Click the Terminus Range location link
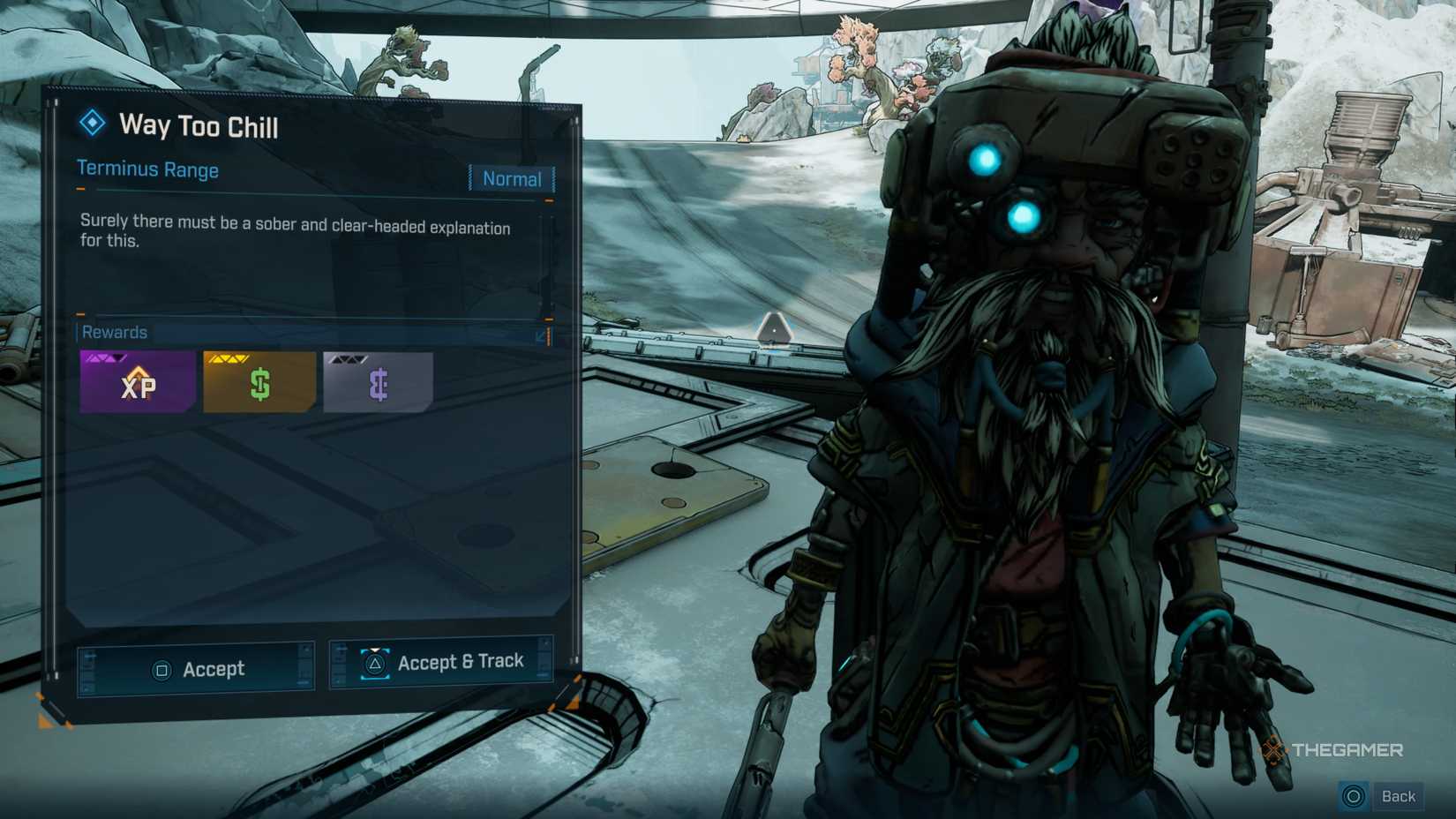 (x=148, y=169)
